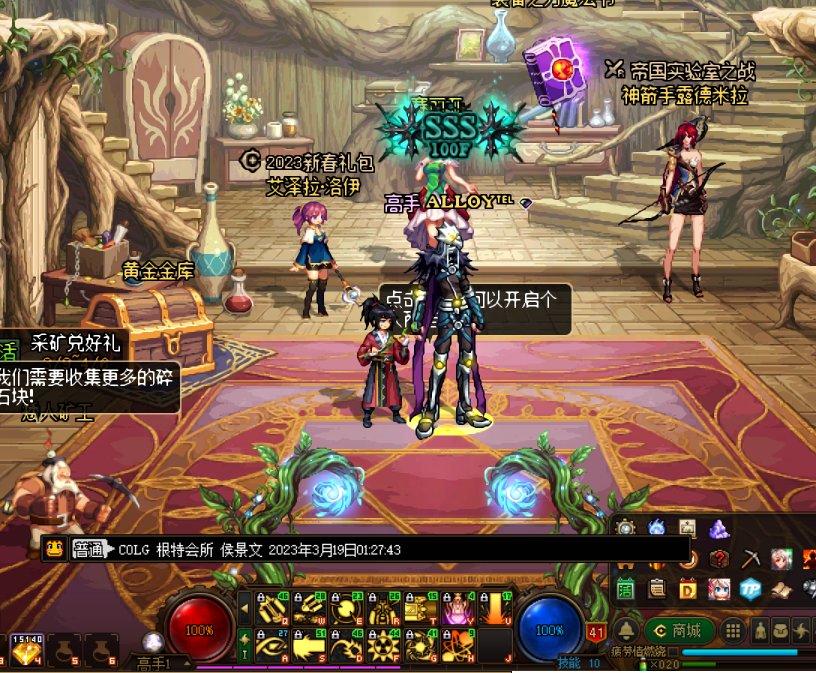
Task: Open the orange D calendar icon
Action: pos(688,589)
